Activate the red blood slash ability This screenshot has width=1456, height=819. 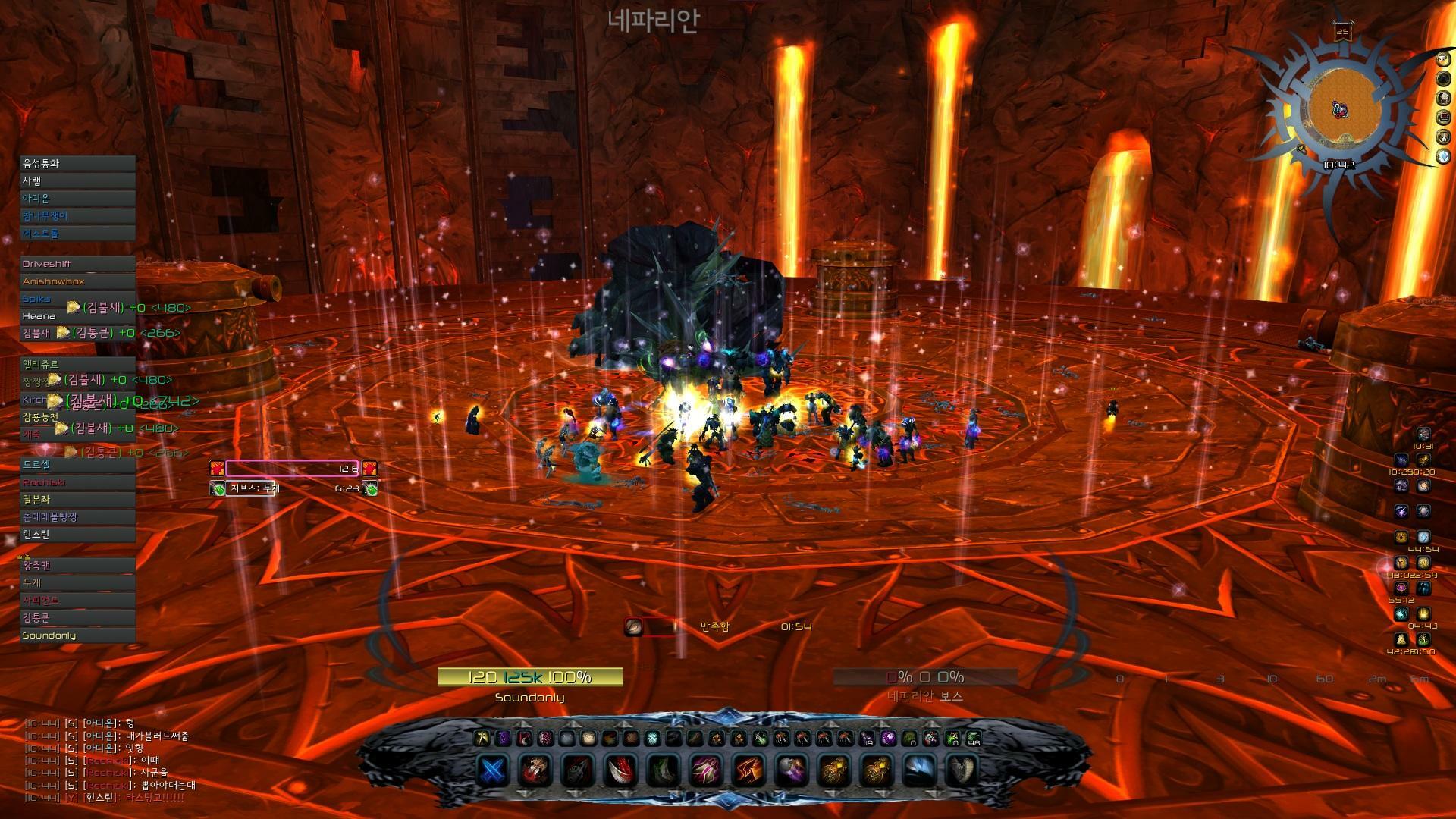(x=620, y=770)
